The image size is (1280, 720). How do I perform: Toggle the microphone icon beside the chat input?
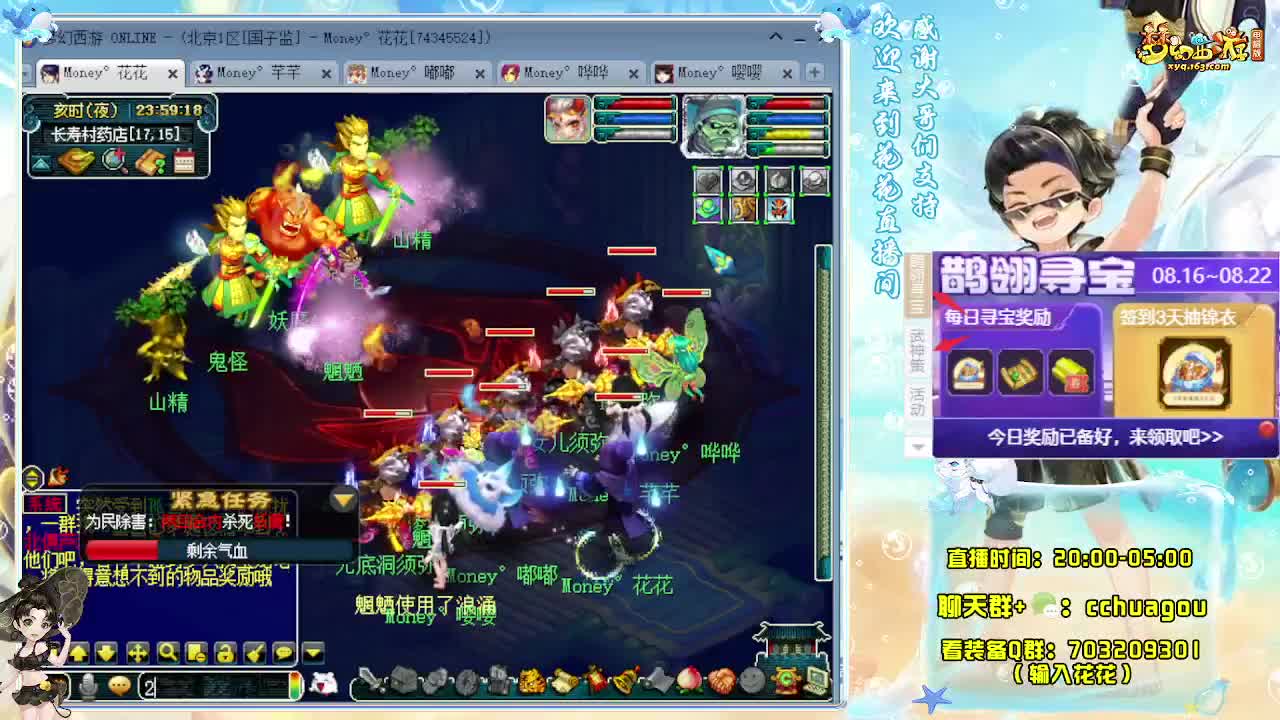point(88,683)
